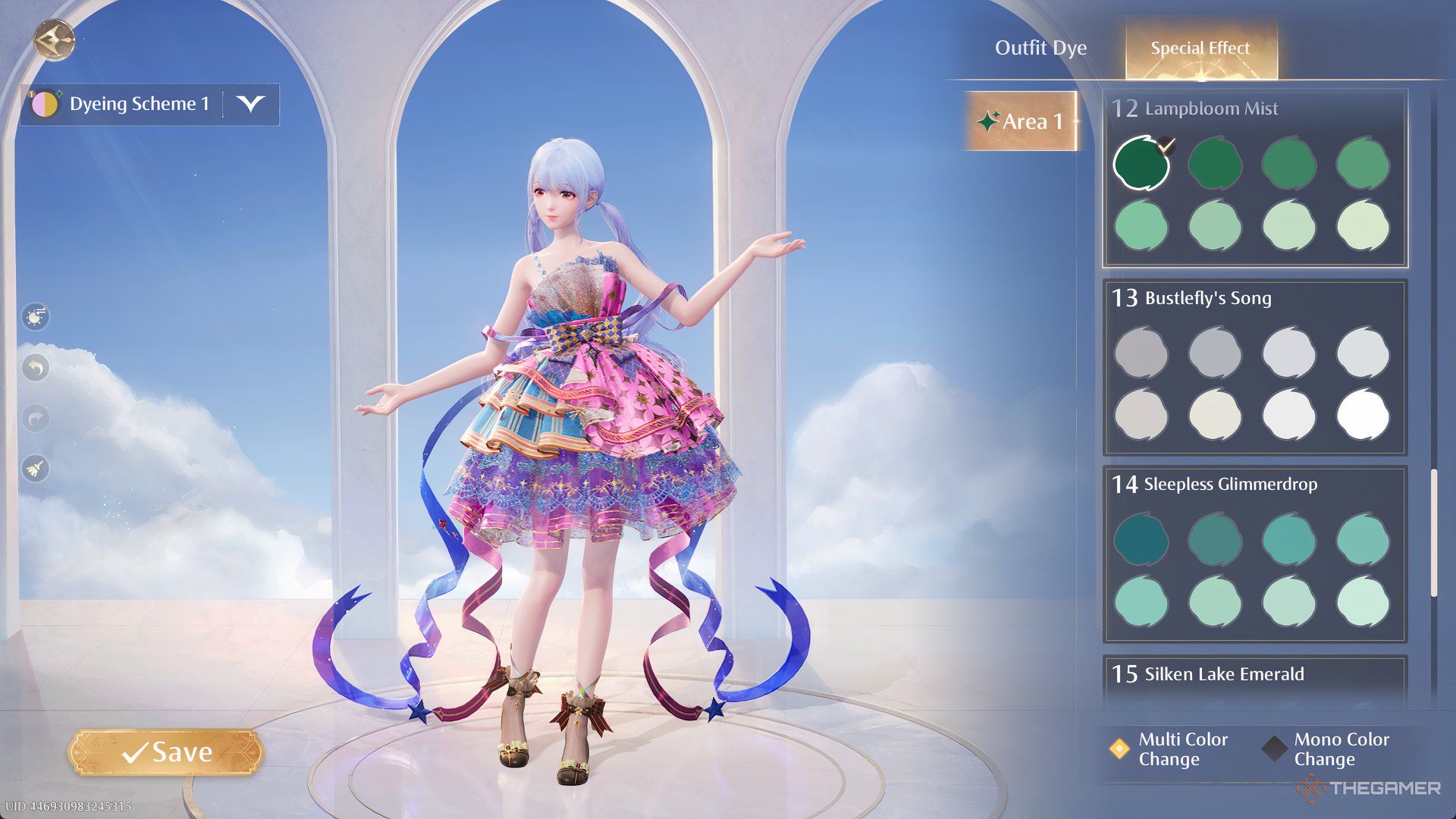
Task: Open the Silken Lake Emerald palette
Action: (x=1224, y=674)
